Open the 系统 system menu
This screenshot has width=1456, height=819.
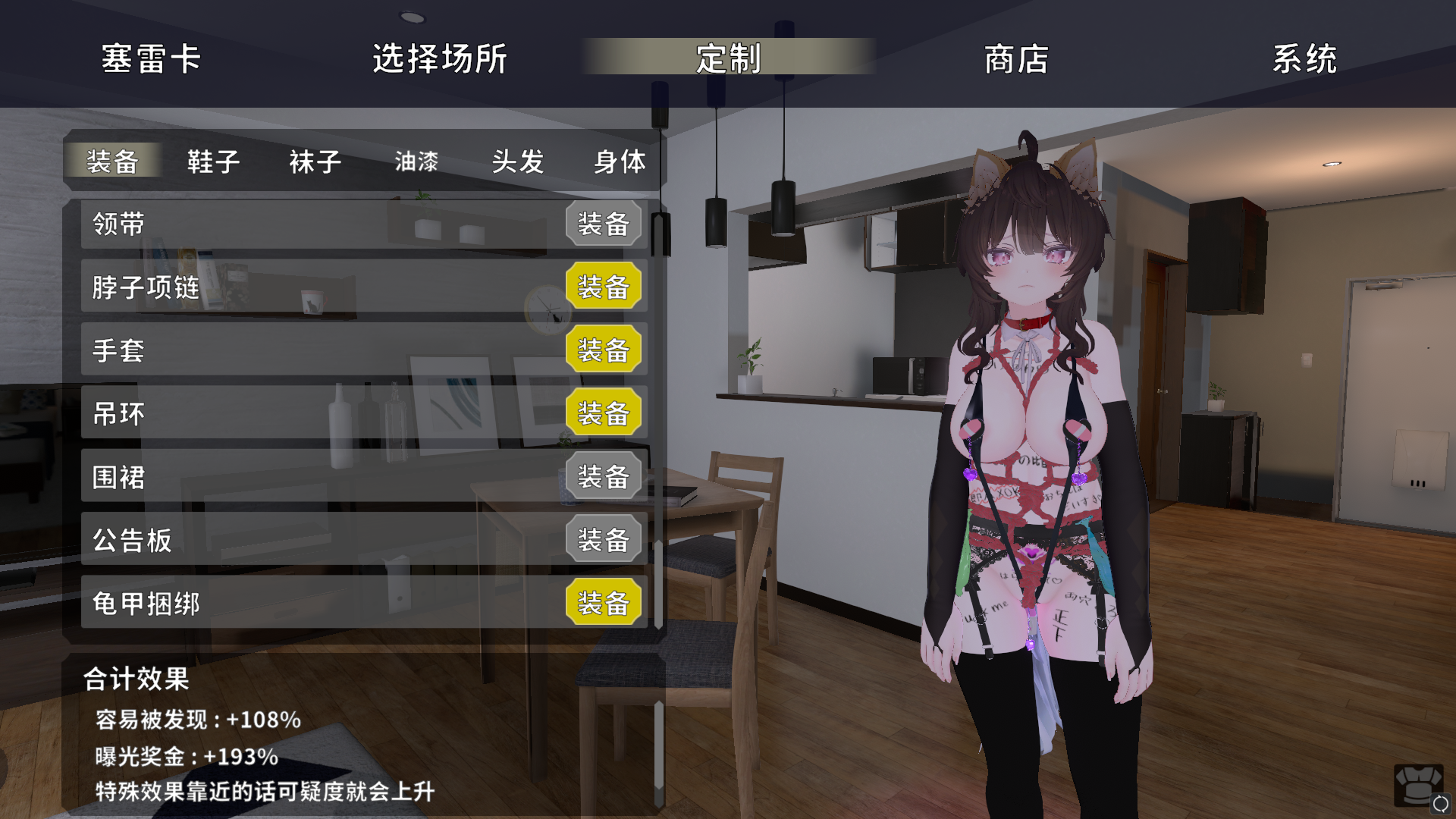click(x=1304, y=58)
